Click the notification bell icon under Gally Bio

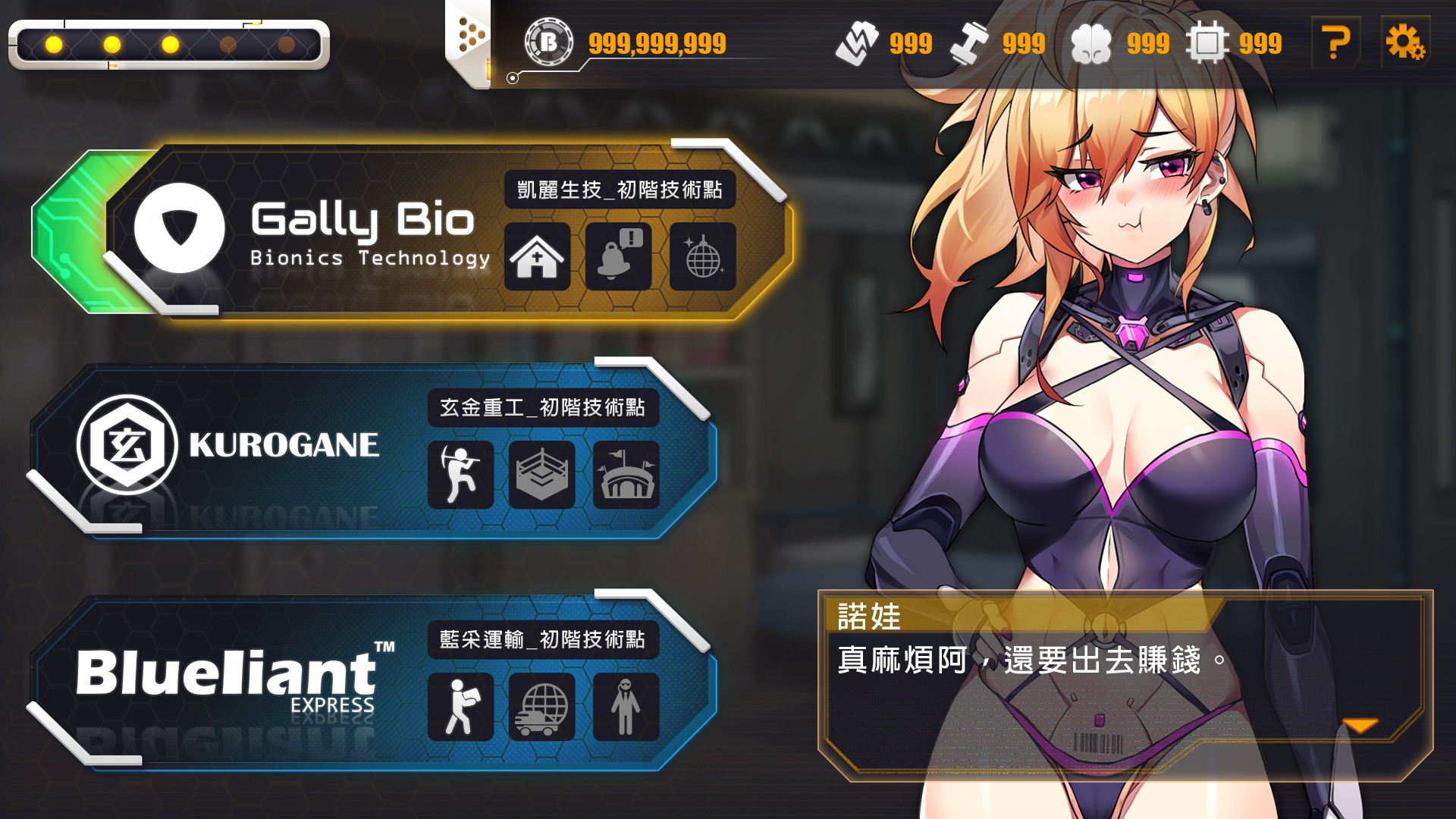(619, 258)
